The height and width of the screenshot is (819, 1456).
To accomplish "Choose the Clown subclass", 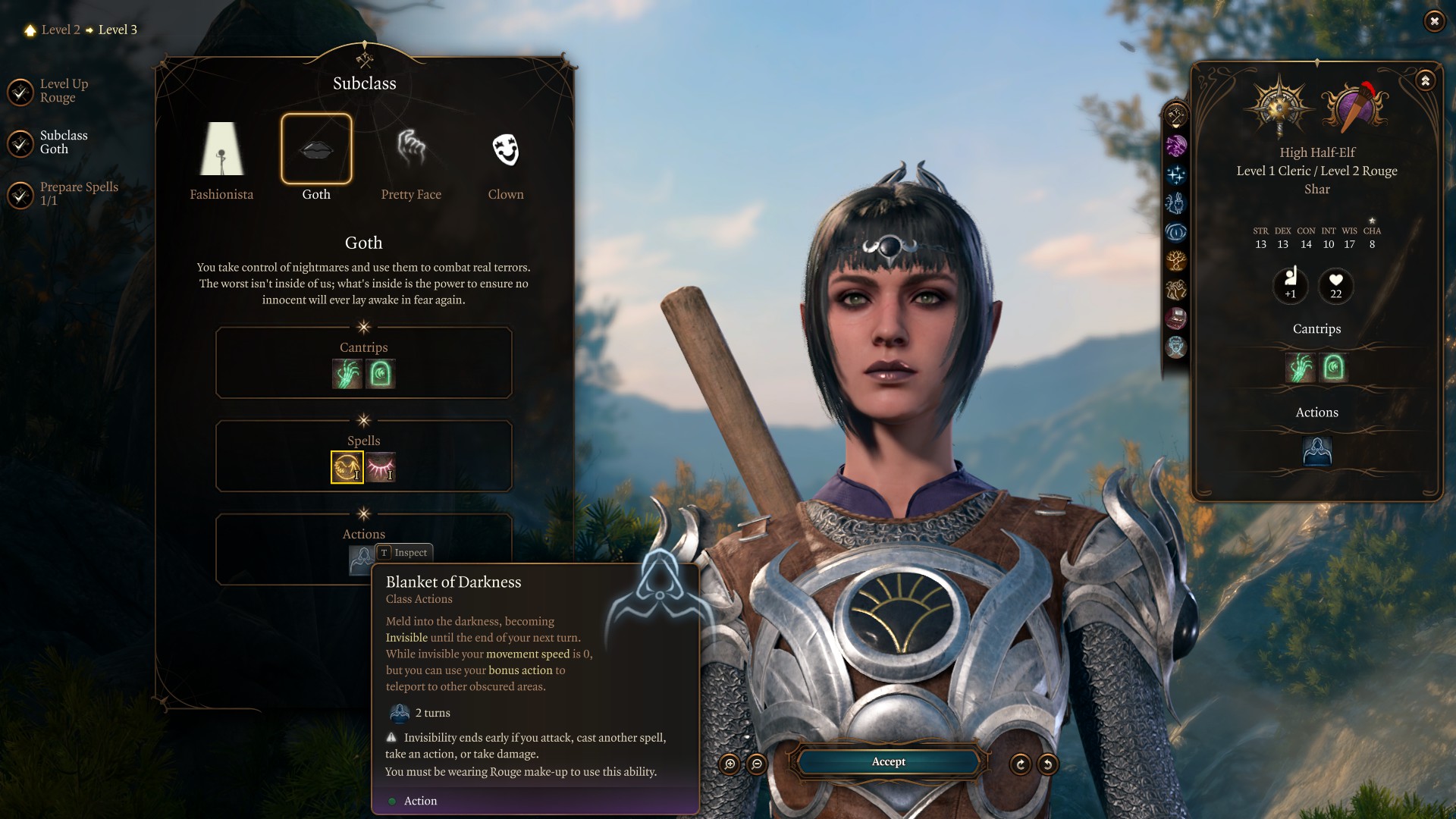I will [x=506, y=149].
